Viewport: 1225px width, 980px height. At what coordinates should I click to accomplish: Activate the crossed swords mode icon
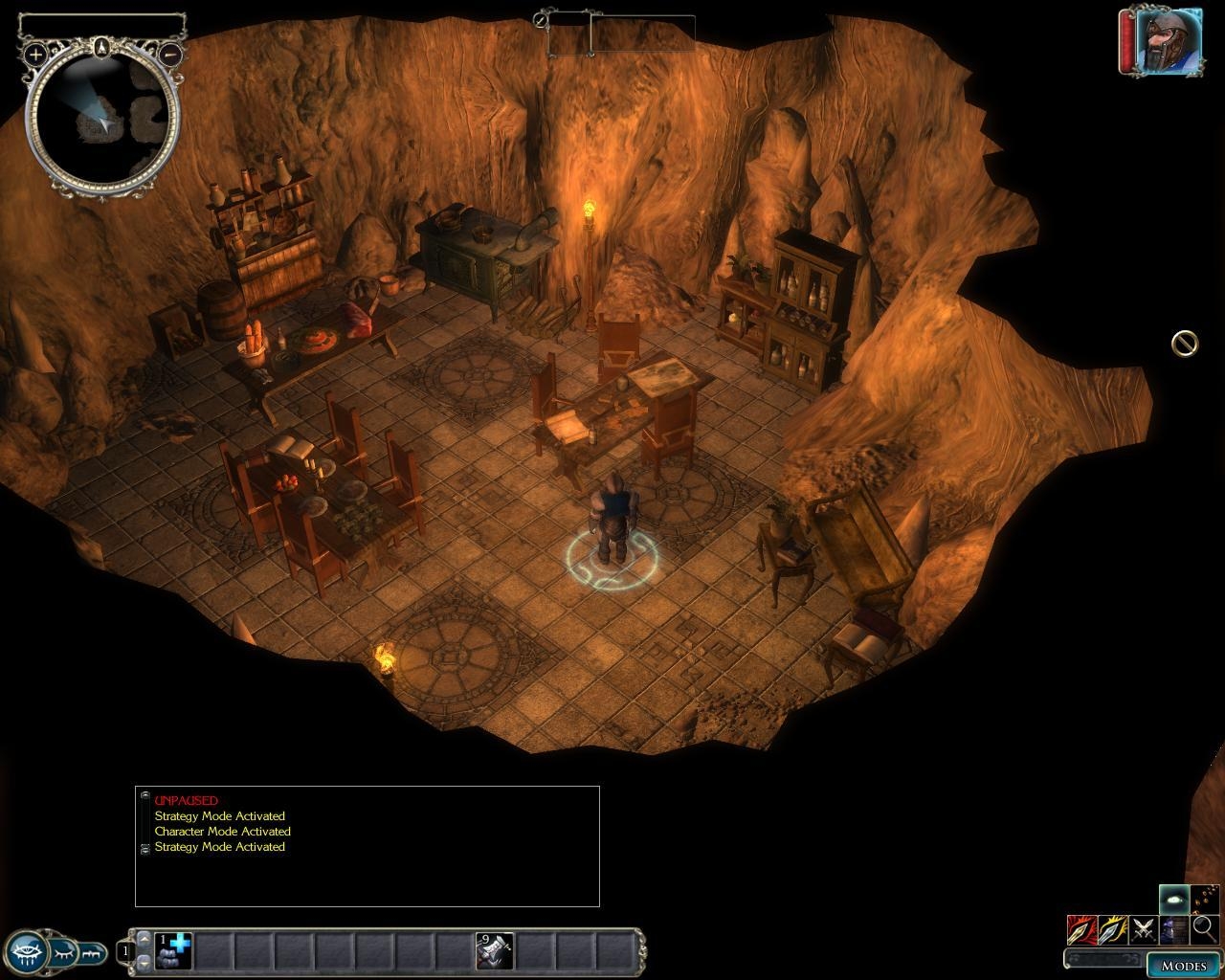point(1143,928)
